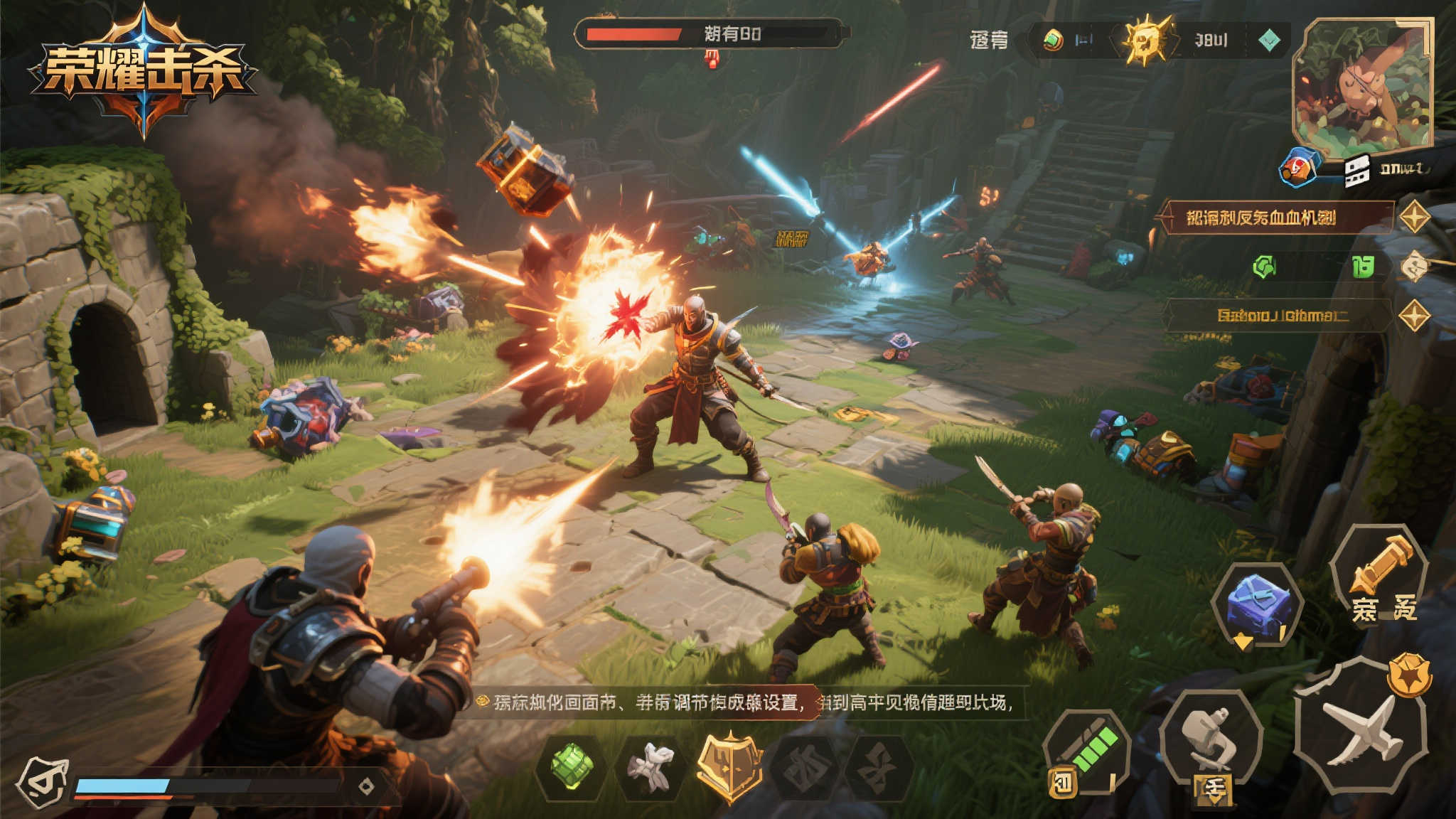Image resolution: width=1456 pixels, height=819 pixels.
Task: Select the white flower hotbar slot
Action: (651, 766)
